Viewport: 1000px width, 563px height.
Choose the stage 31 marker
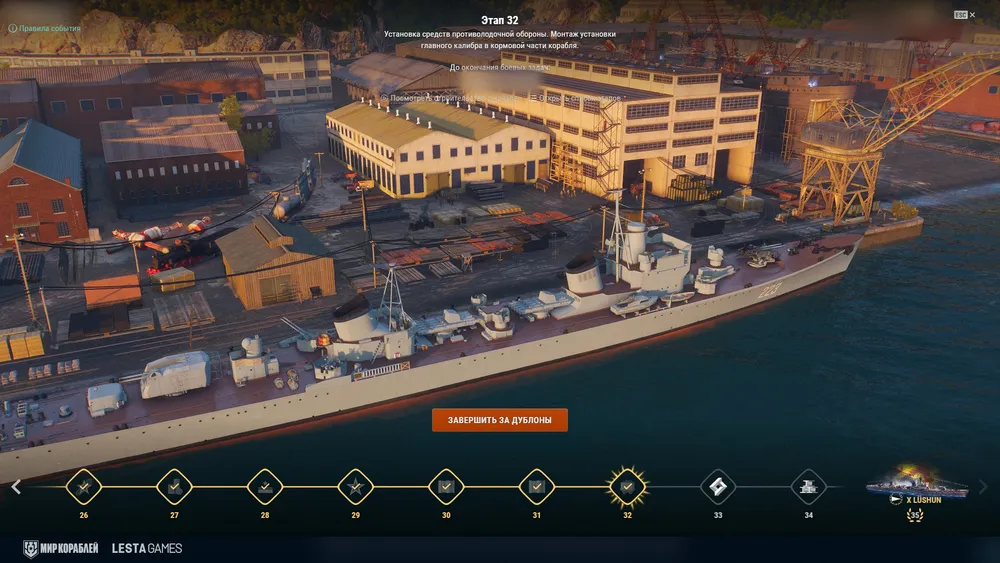537,487
